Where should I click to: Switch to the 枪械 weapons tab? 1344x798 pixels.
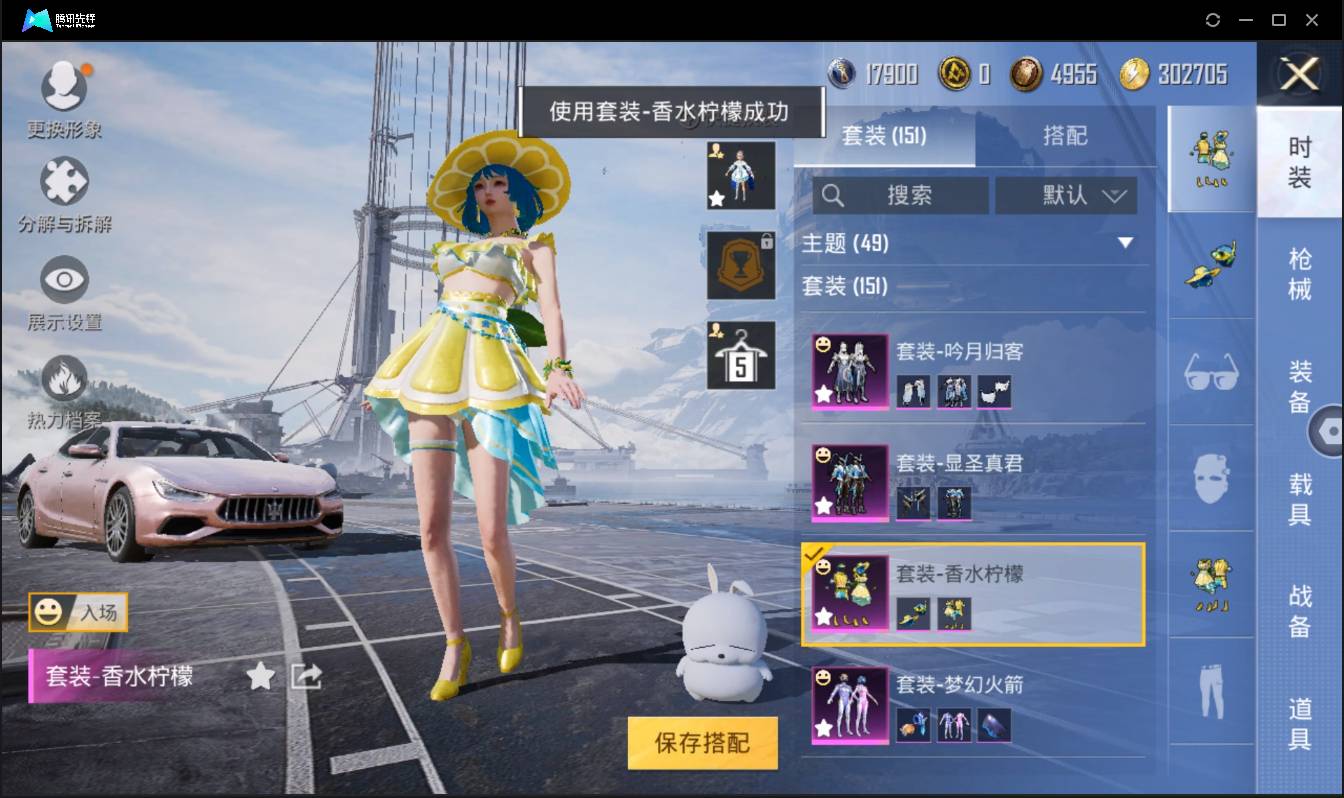1301,270
